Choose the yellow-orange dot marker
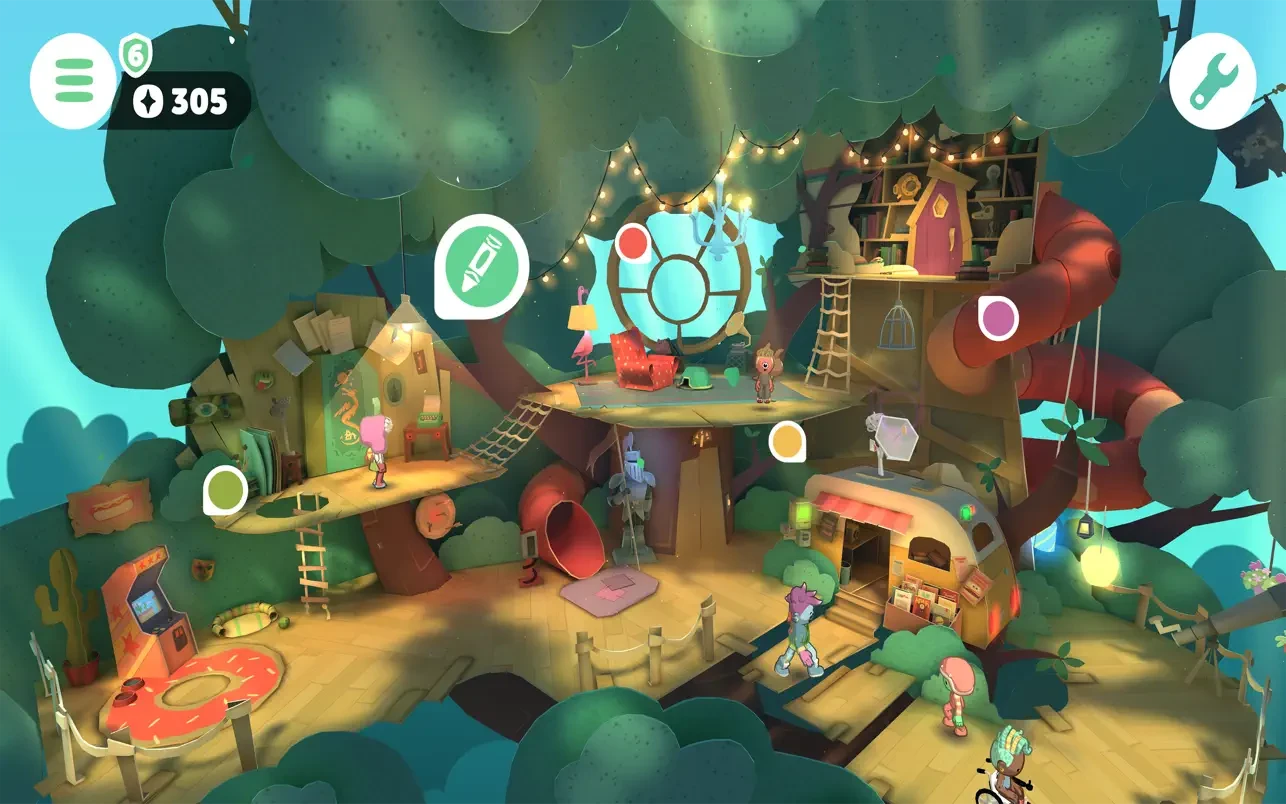 788,441
